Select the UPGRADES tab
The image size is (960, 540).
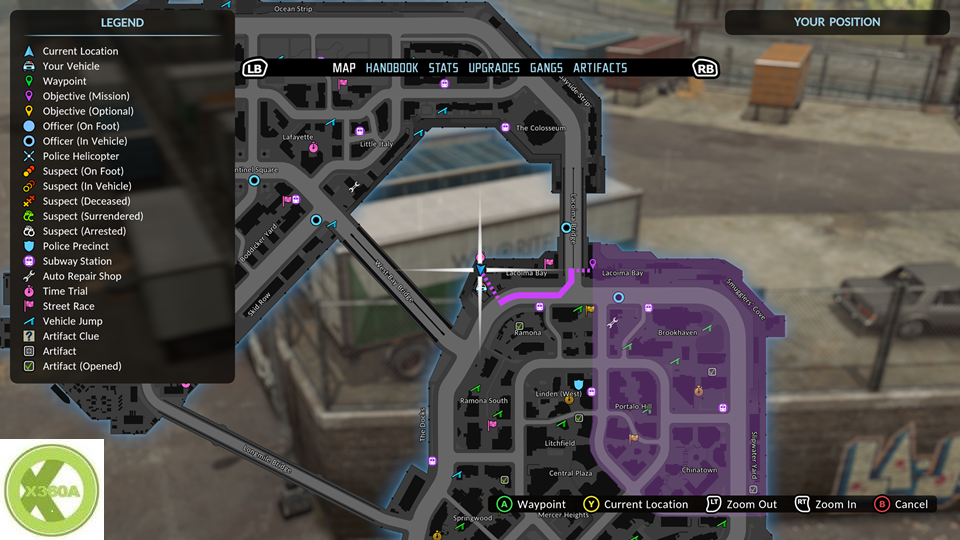tap(494, 68)
